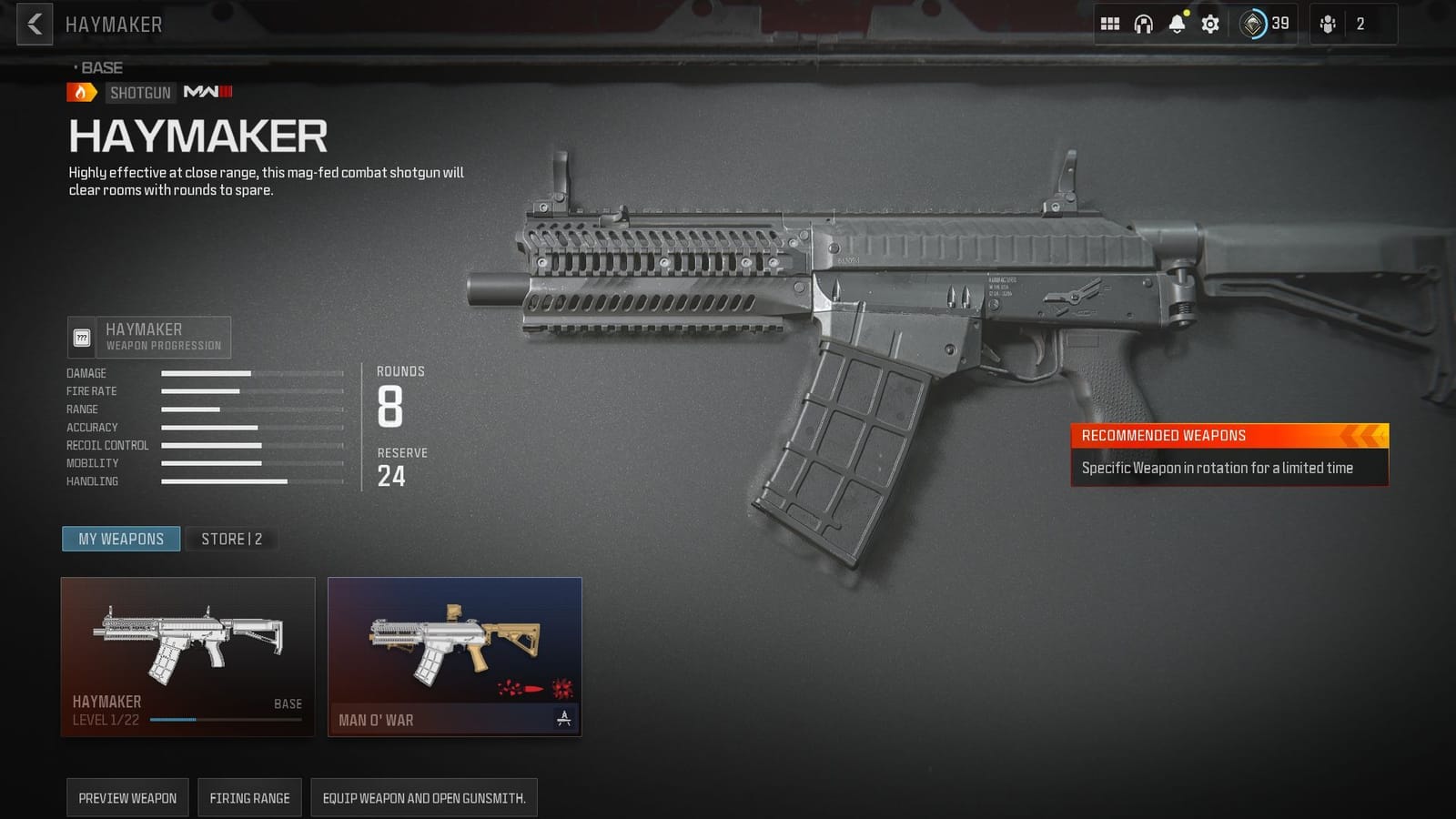Select the Man O' War blueprint thumbnail
The width and height of the screenshot is (1456, 819).
[453, 646]
